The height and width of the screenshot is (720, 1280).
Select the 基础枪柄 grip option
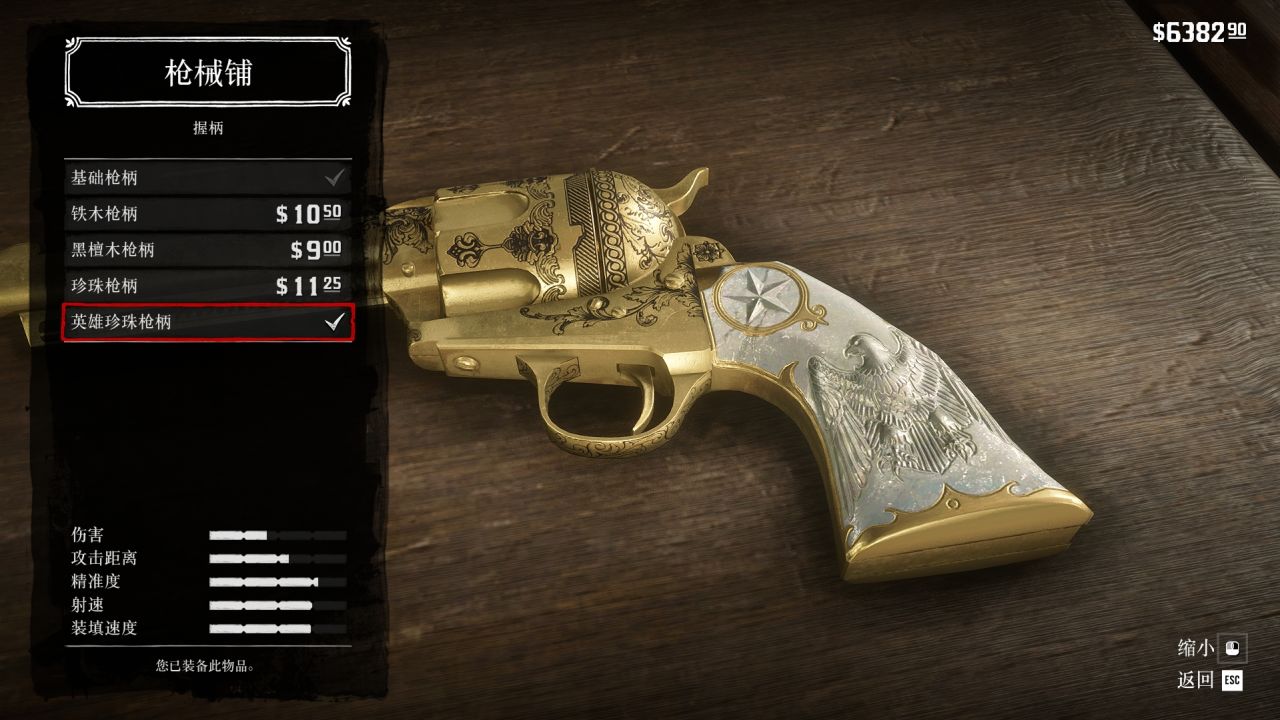(x=207, y=178)
